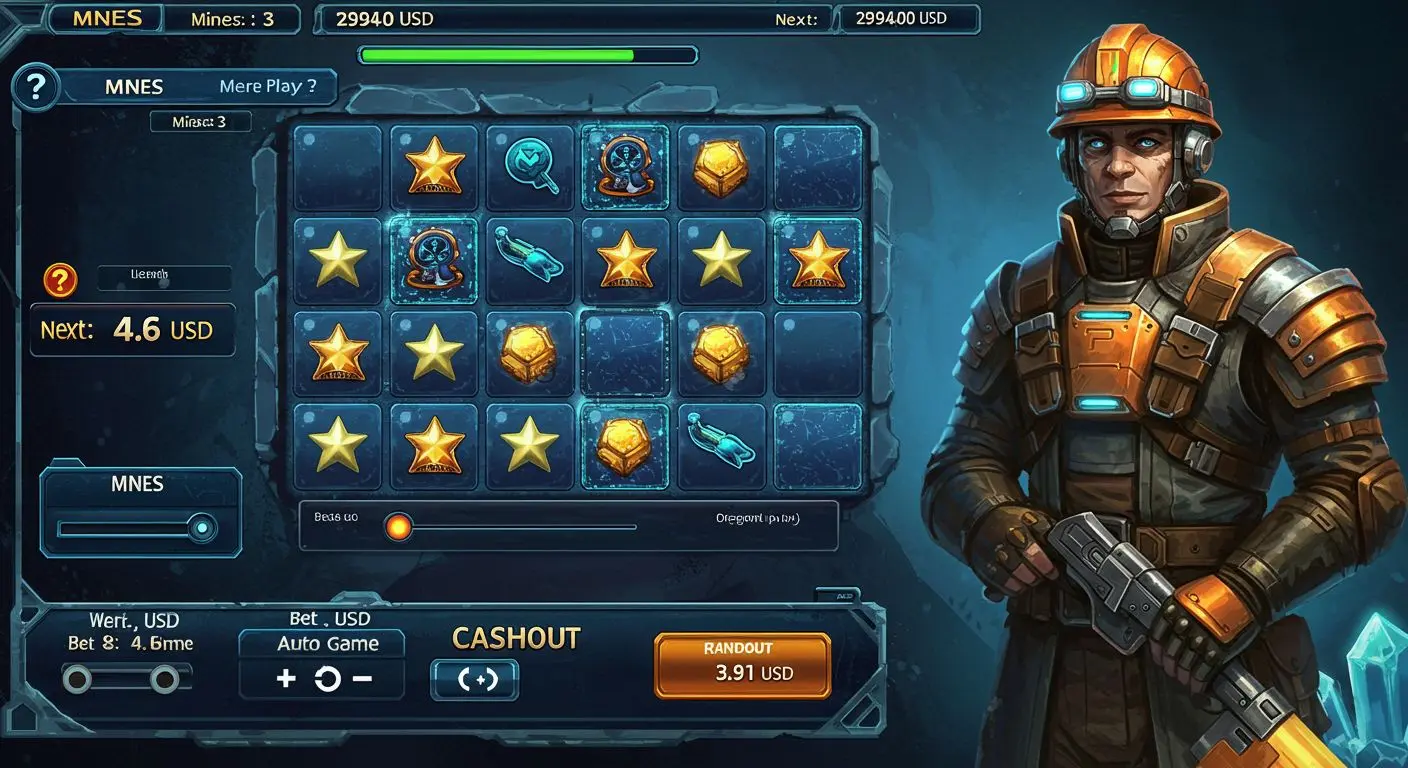Select the Mere Play header label

[x=267, y=86]
